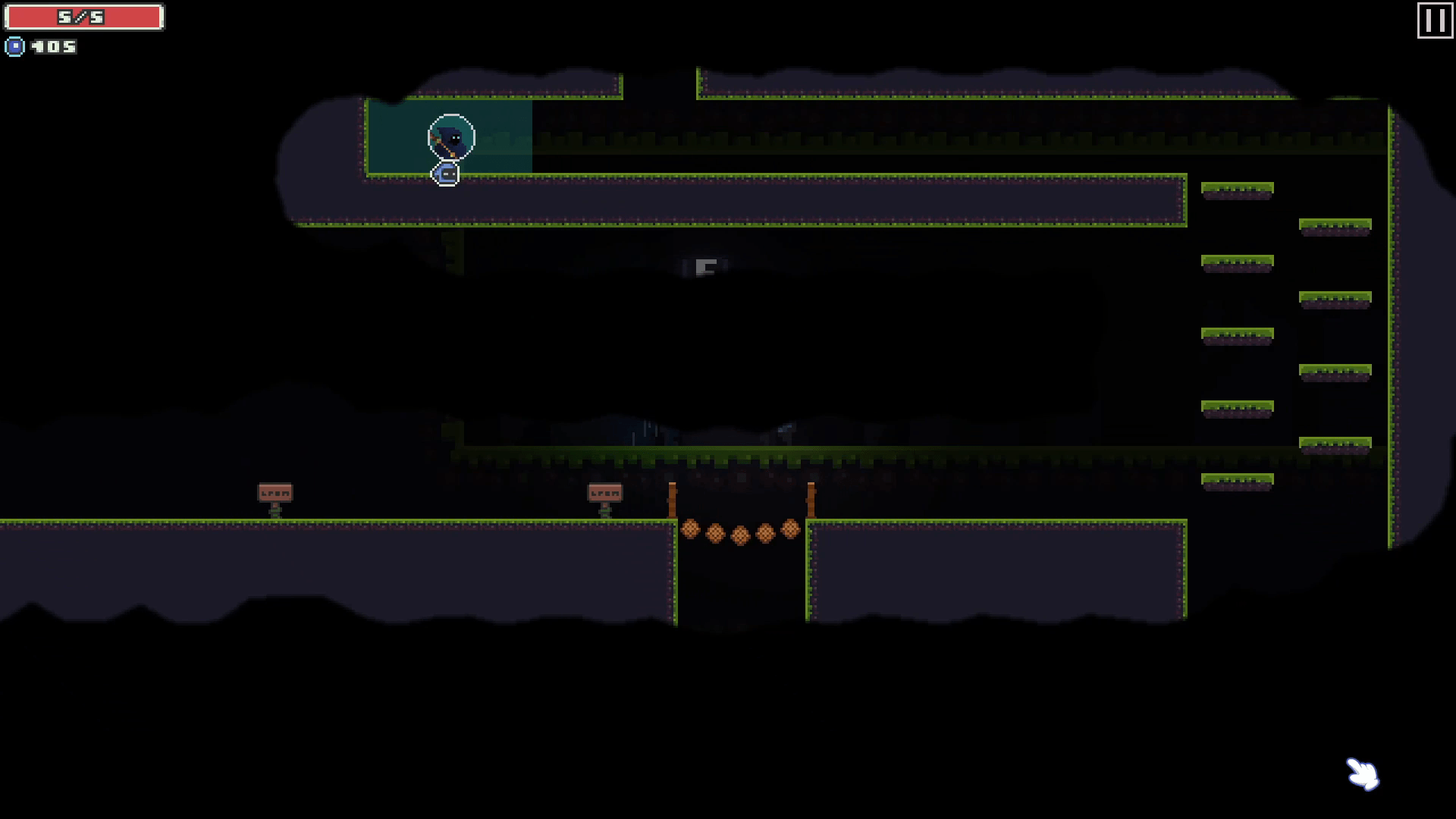Image resolution: width=1456 pixels, height=819 pixels.
Task: Click the right bridge post
Action: pos(810,500)
